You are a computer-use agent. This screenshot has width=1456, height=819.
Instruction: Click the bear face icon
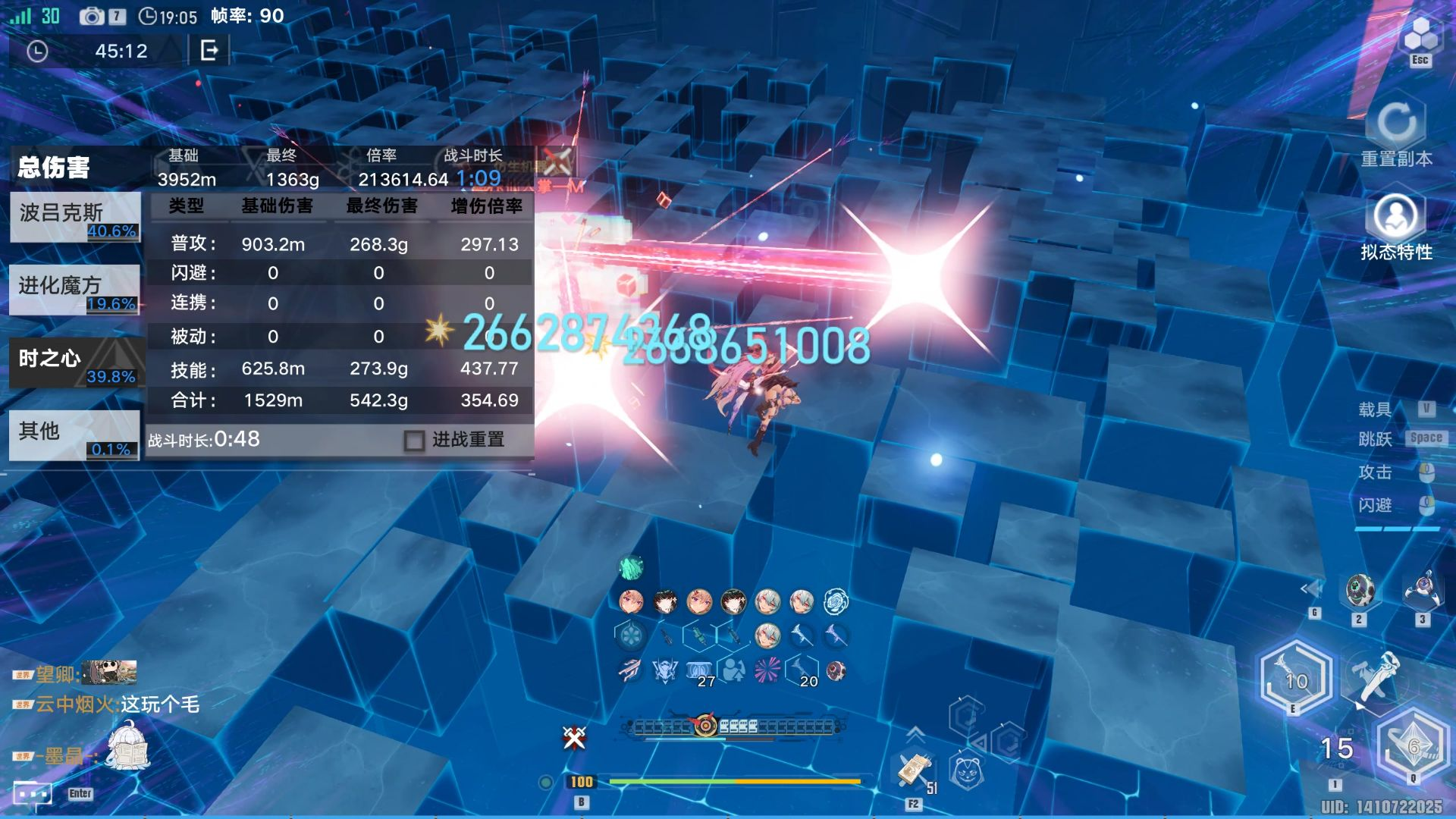967,773
